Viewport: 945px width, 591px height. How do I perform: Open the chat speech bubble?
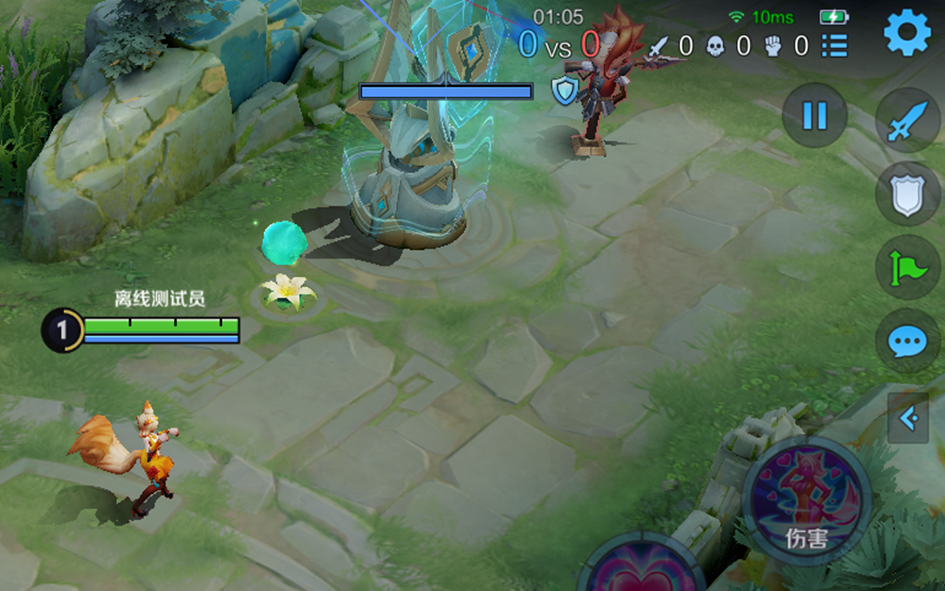(907, 342)
